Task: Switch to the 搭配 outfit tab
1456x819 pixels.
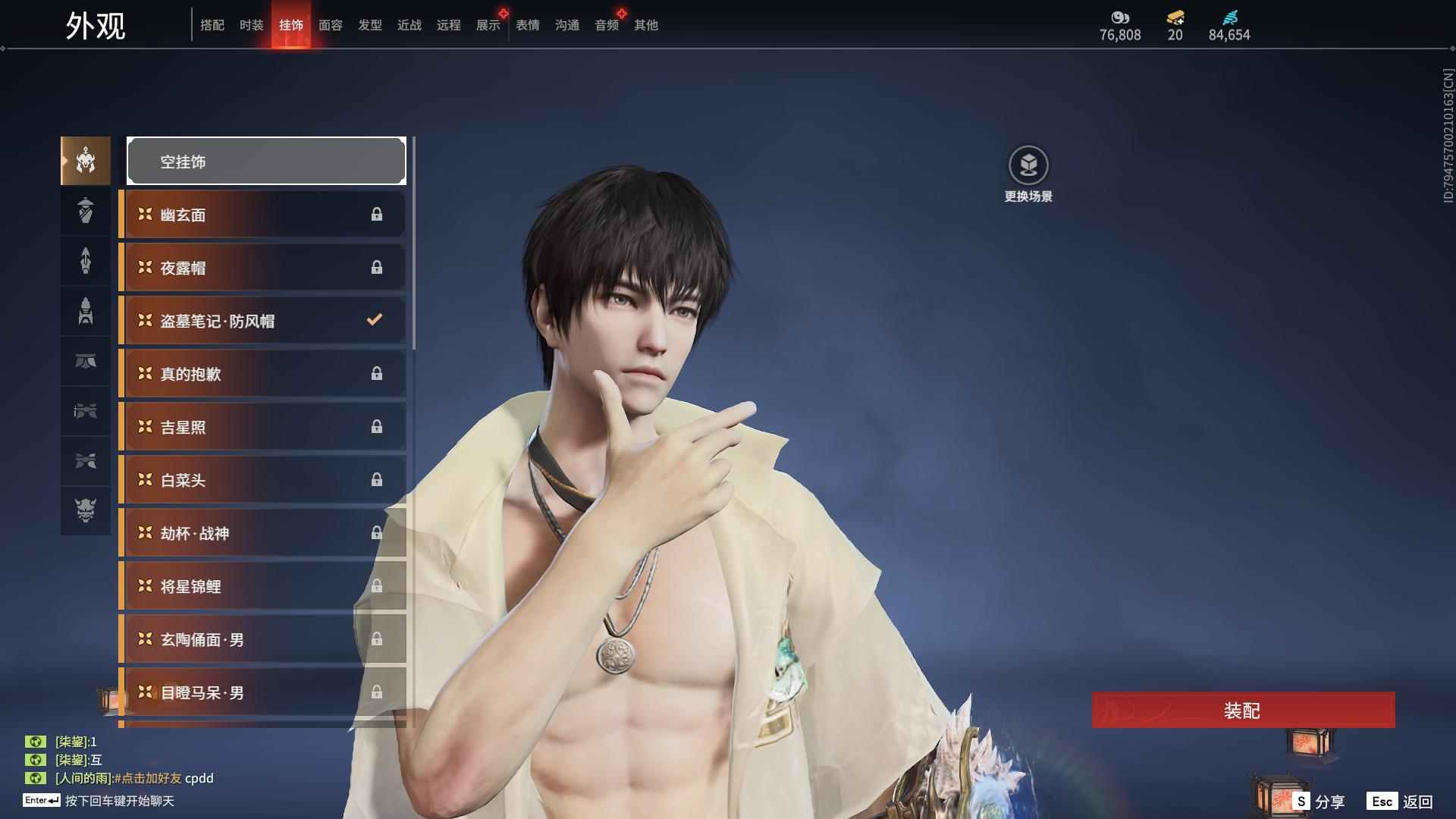Action: tap(212, 25)
